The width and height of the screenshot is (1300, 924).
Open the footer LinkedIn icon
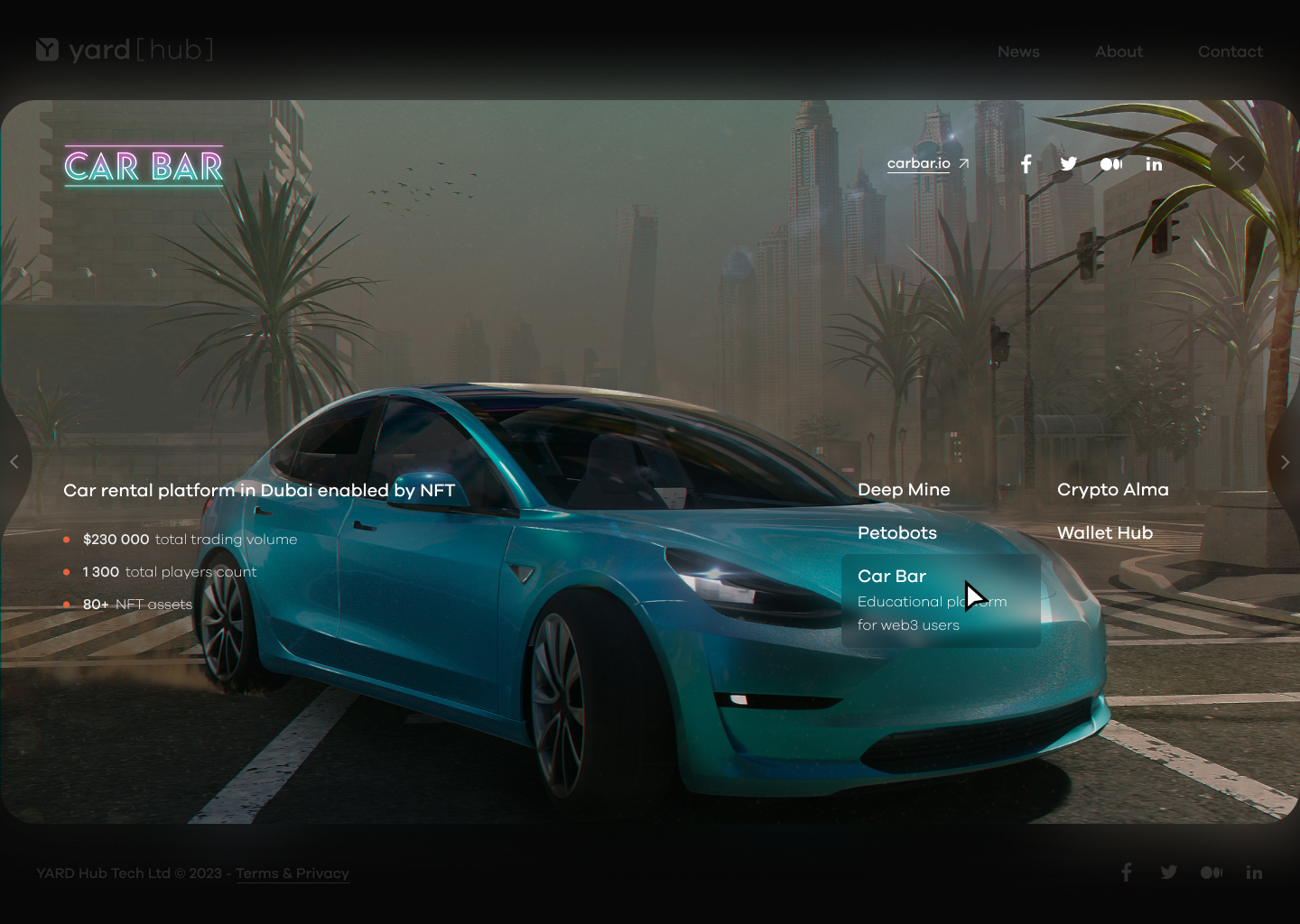[x=1254, y=873]
